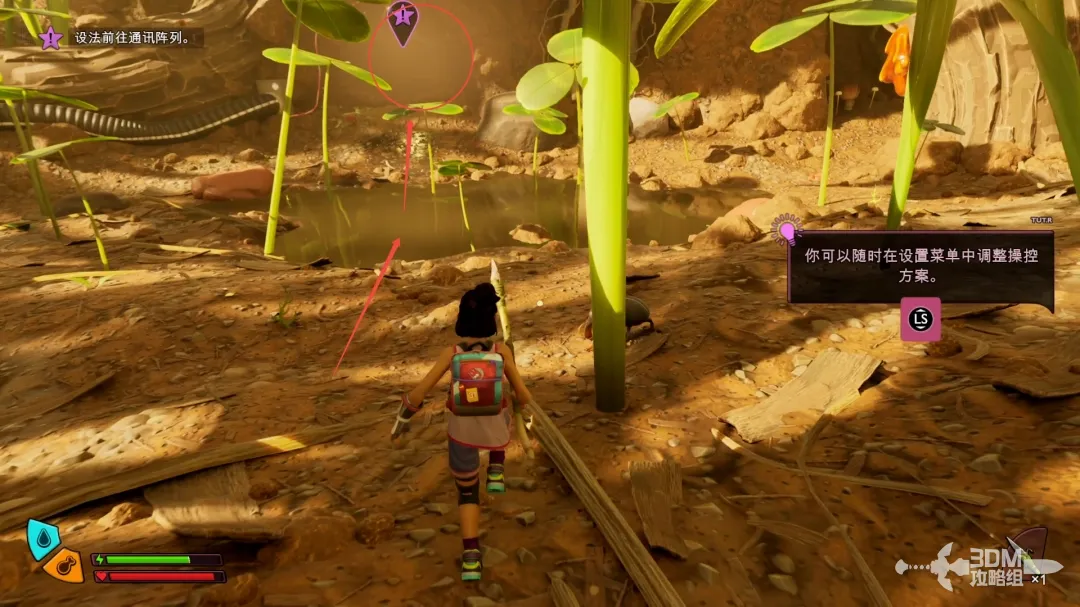Select the orange drumstick hunger icon
1080x607 pixels.
coord(64,566)
